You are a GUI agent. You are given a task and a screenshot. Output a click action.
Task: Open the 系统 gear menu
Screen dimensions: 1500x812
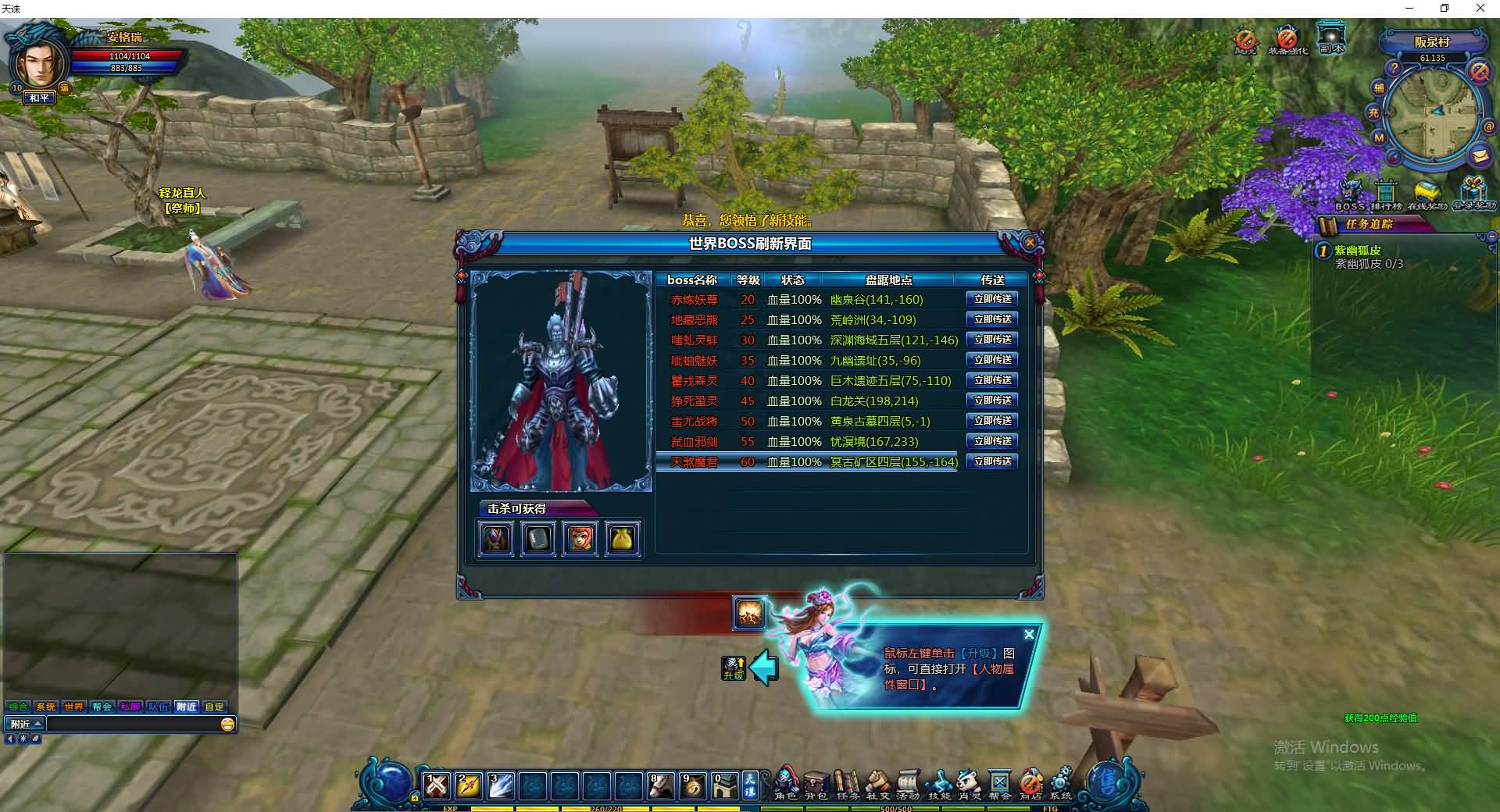pyautogui.click(x=1061, y=784)
